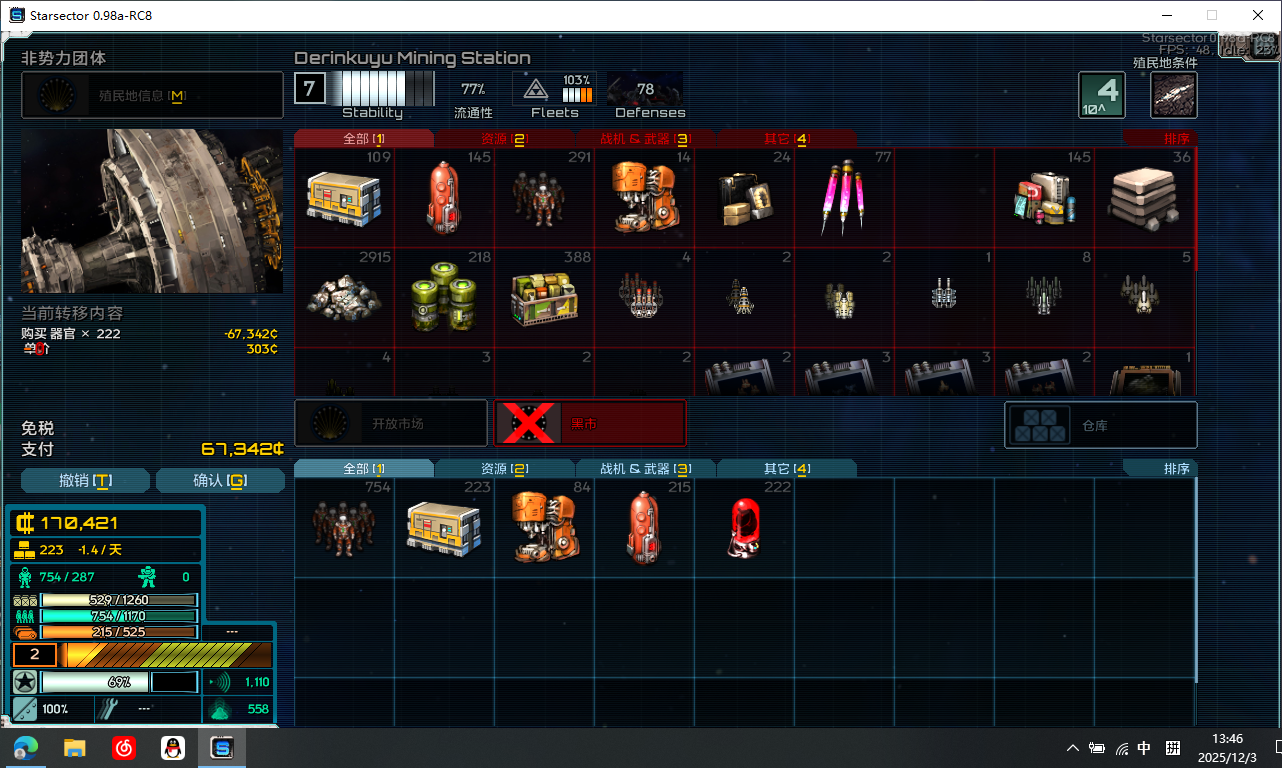Switch to the 开放市场 open market
This screenshot has width=1282, height=768.
(x=391, y=424)
